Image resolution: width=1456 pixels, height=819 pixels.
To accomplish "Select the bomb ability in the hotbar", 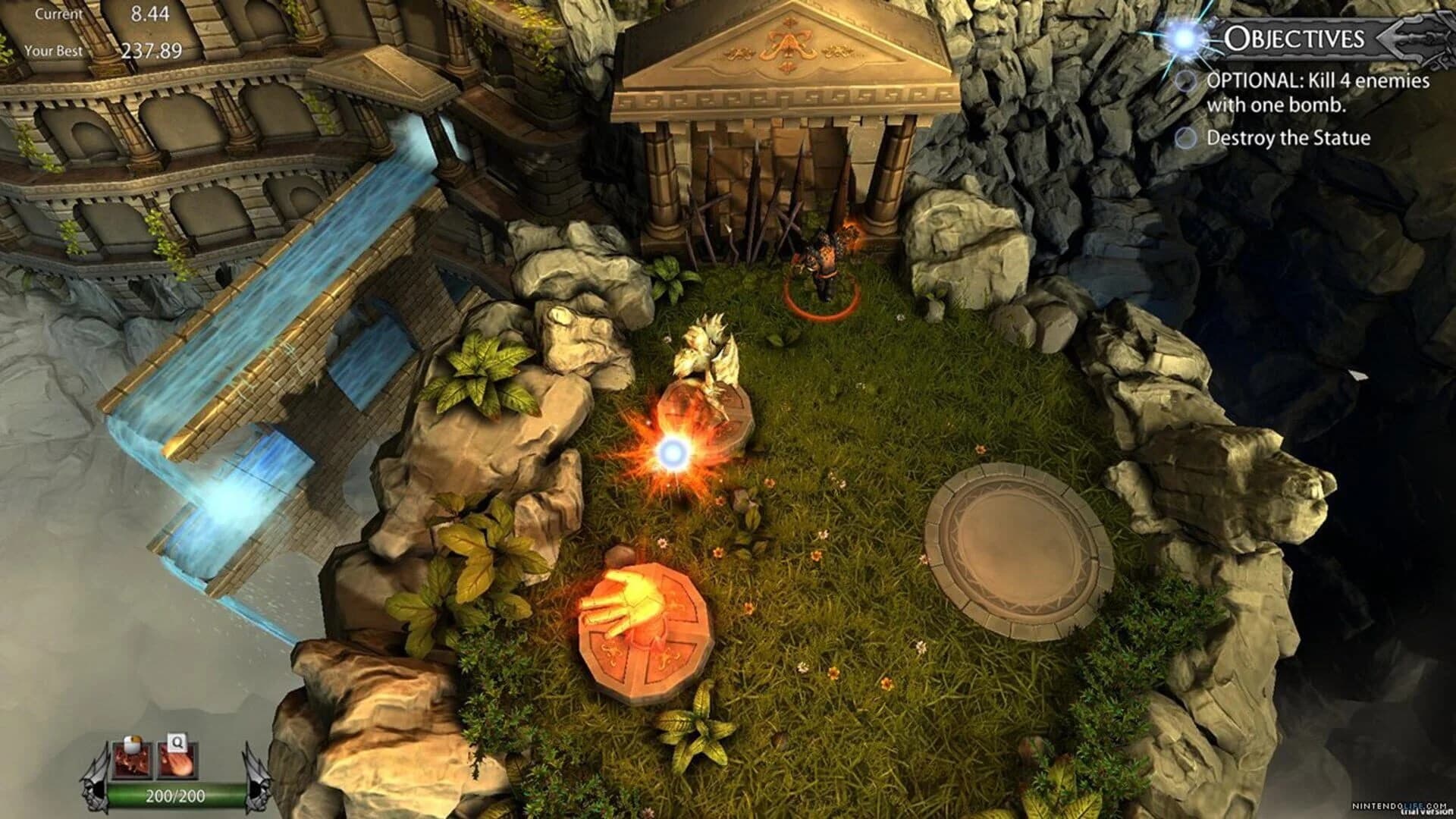I will [x=131, y=761].
